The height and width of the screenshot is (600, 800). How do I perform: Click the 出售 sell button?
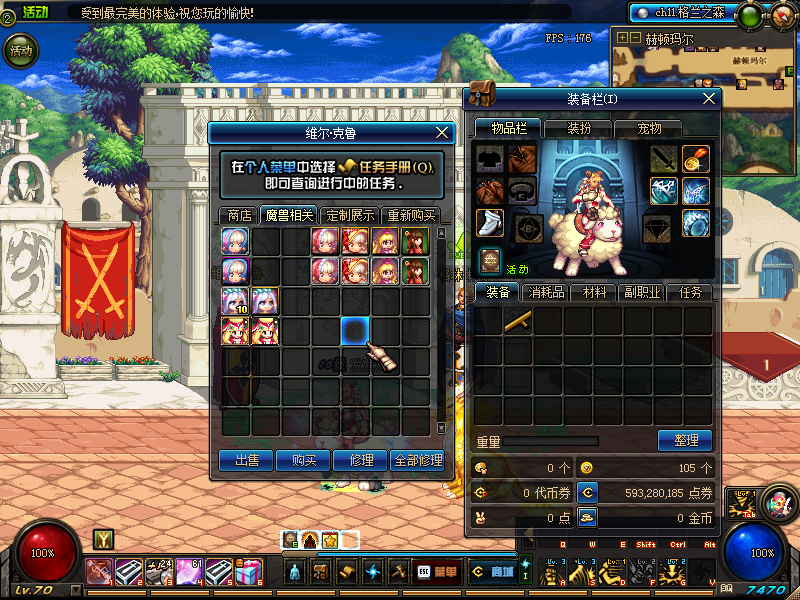click(x=247, y=460)
